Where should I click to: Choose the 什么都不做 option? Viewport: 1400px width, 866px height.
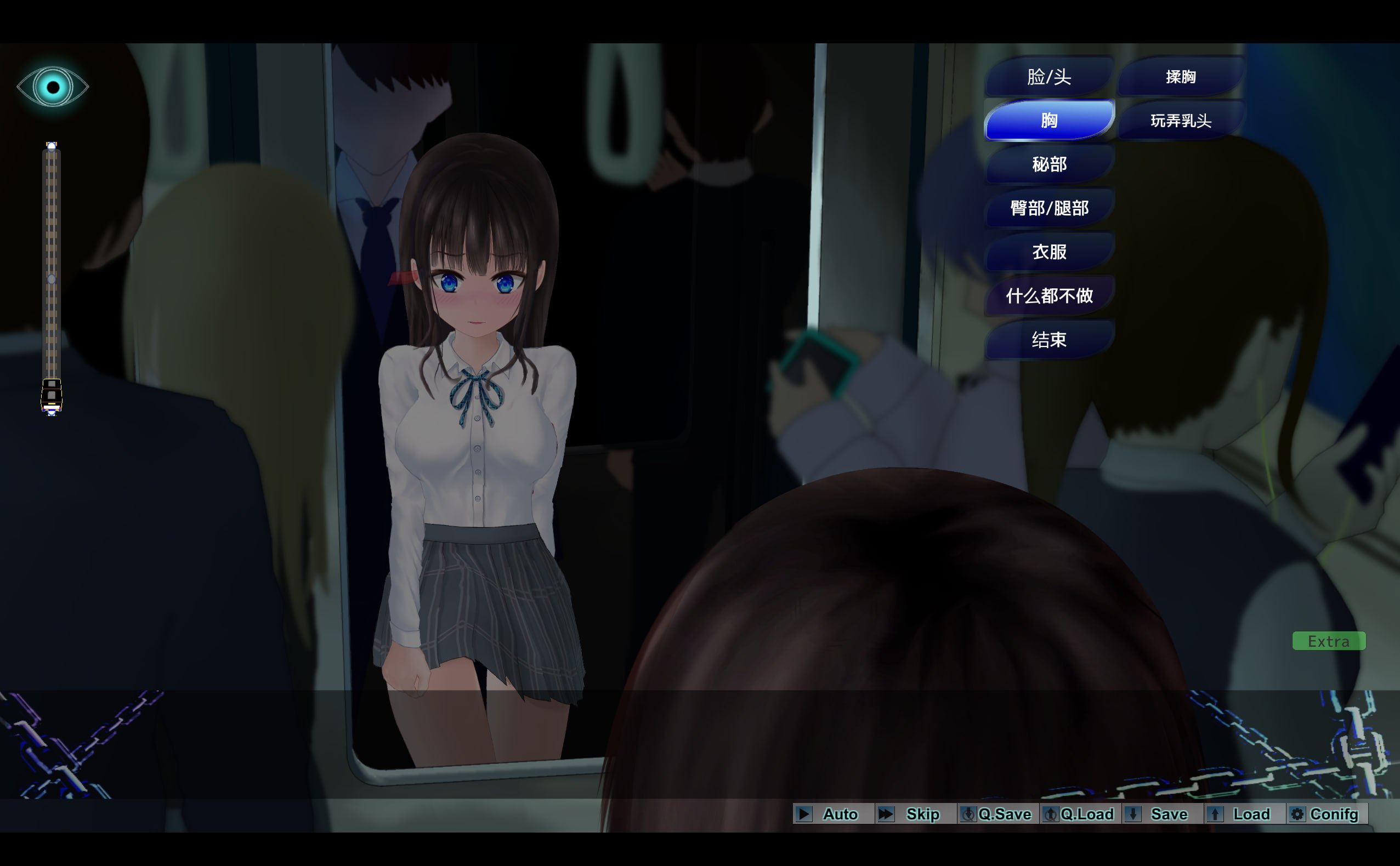pyautogui.click(x=1048, y=295)
